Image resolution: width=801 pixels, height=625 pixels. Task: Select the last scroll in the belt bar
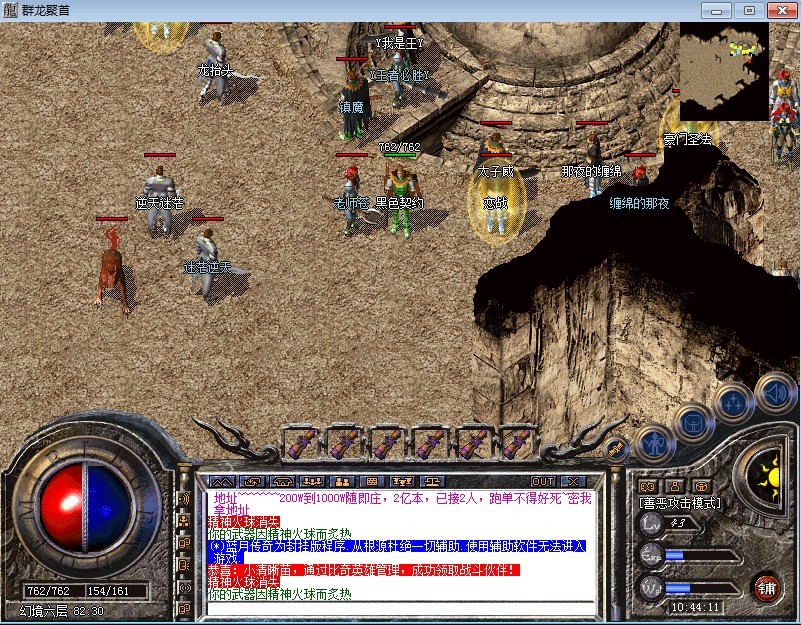pos(518,443)
